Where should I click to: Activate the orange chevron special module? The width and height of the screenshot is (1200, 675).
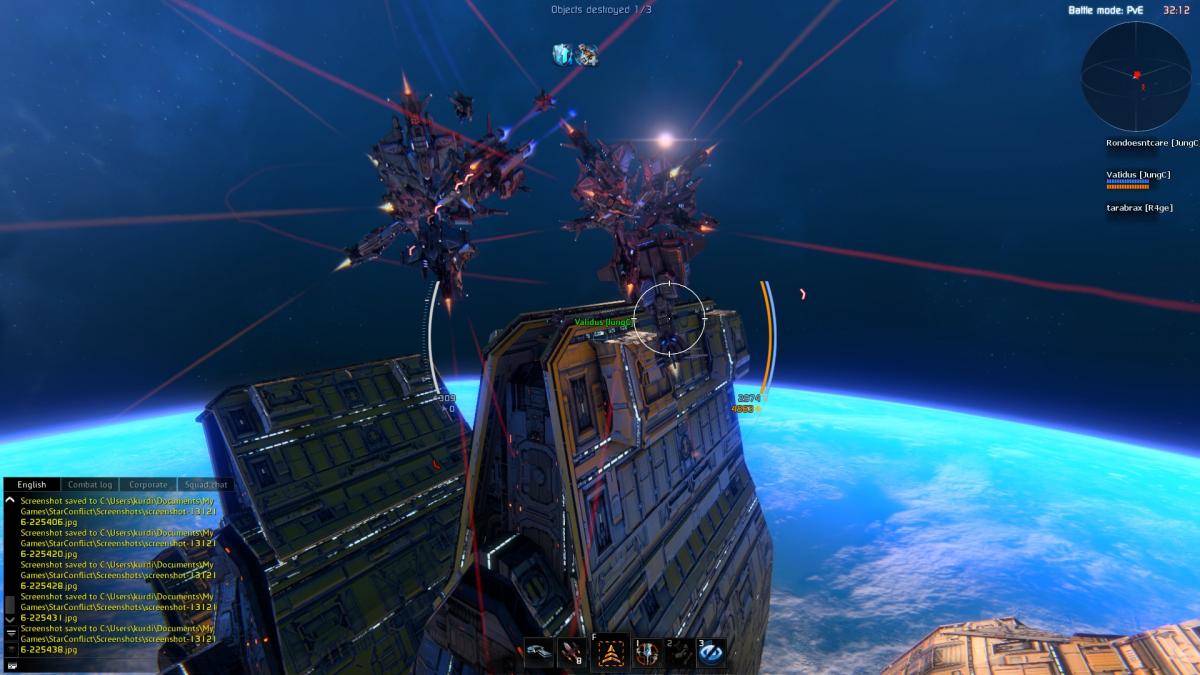coord(609,652)
